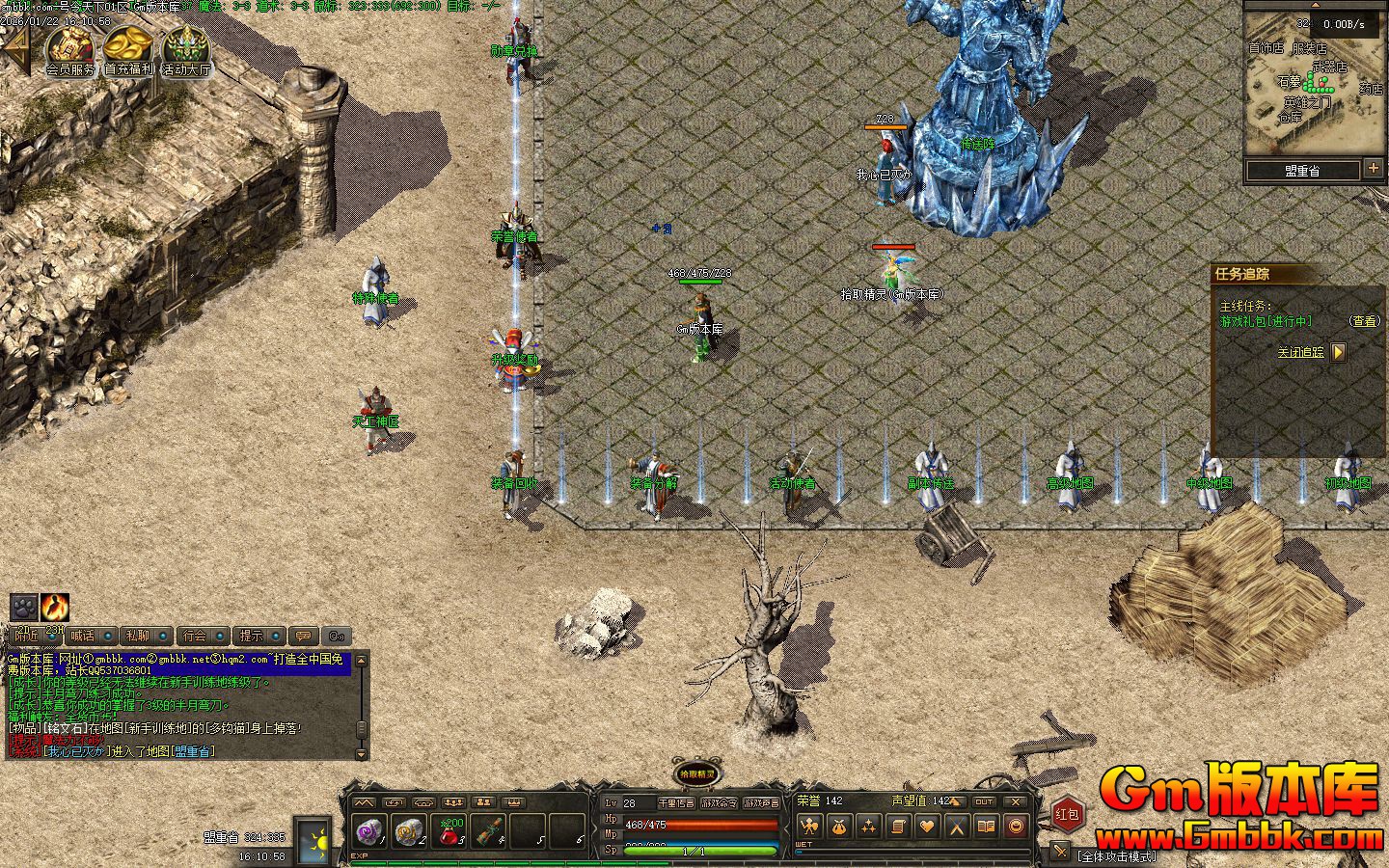Toggle the 提示 hints chat channel
Image resolution: width=1389 pixels, height=868 pixels.
[252, 636]
